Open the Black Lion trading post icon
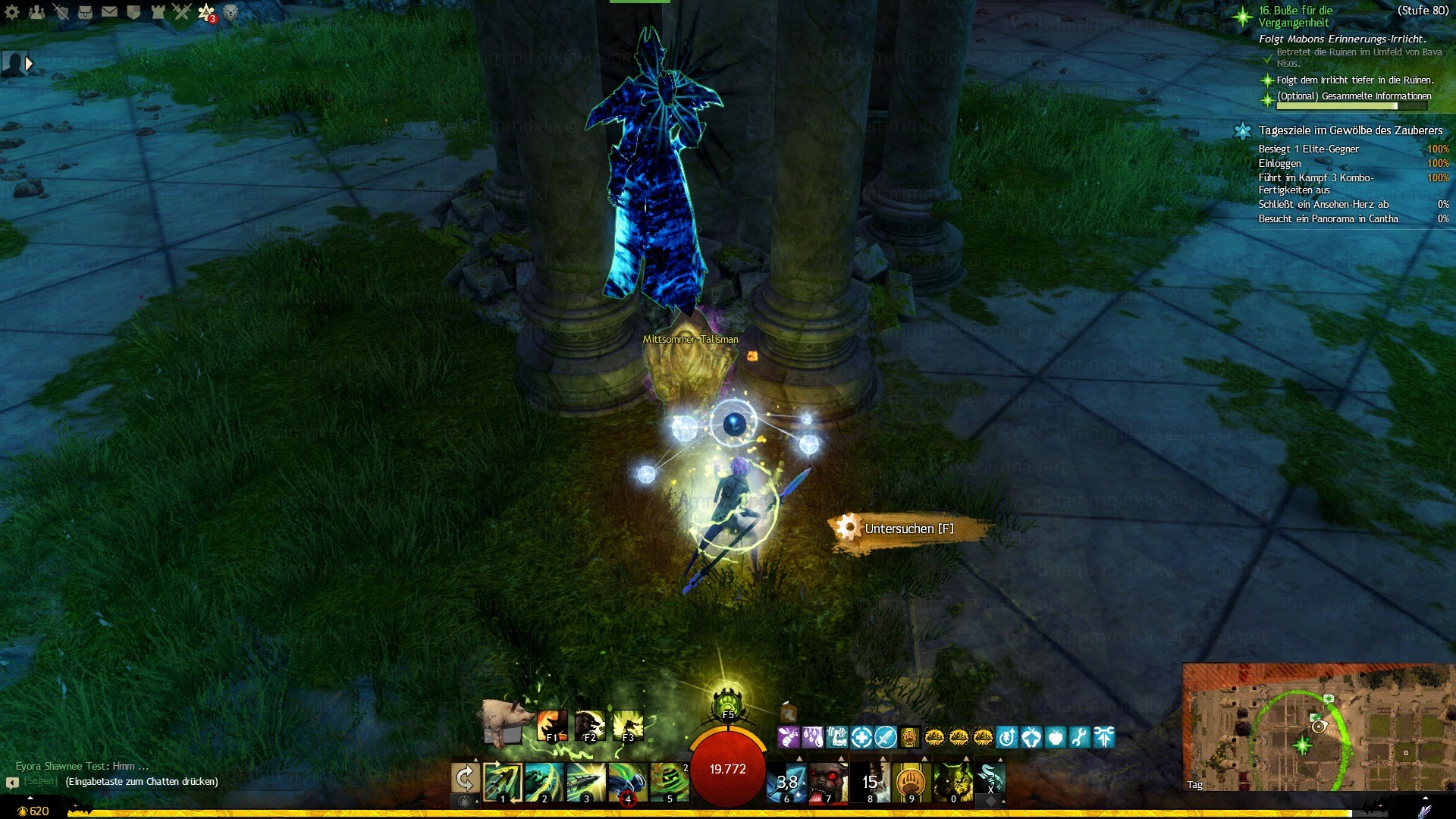 click(x=231, y=12)
